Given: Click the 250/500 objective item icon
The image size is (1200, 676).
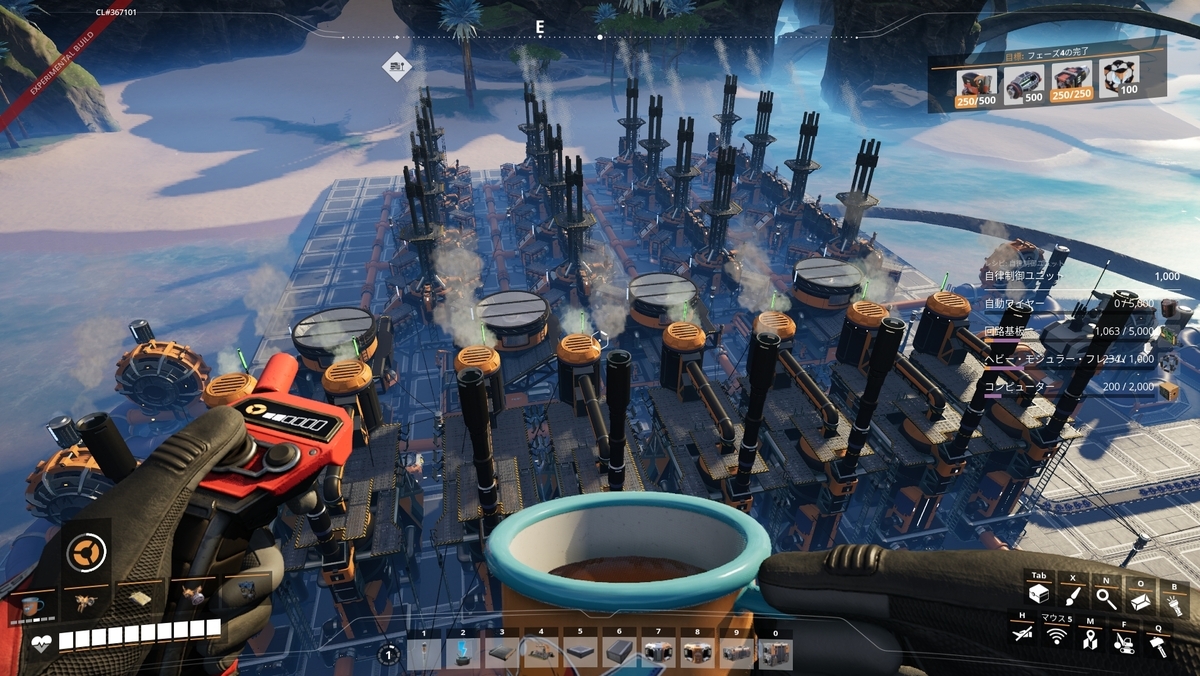Looking at the screenshot, I should [973, 81].
